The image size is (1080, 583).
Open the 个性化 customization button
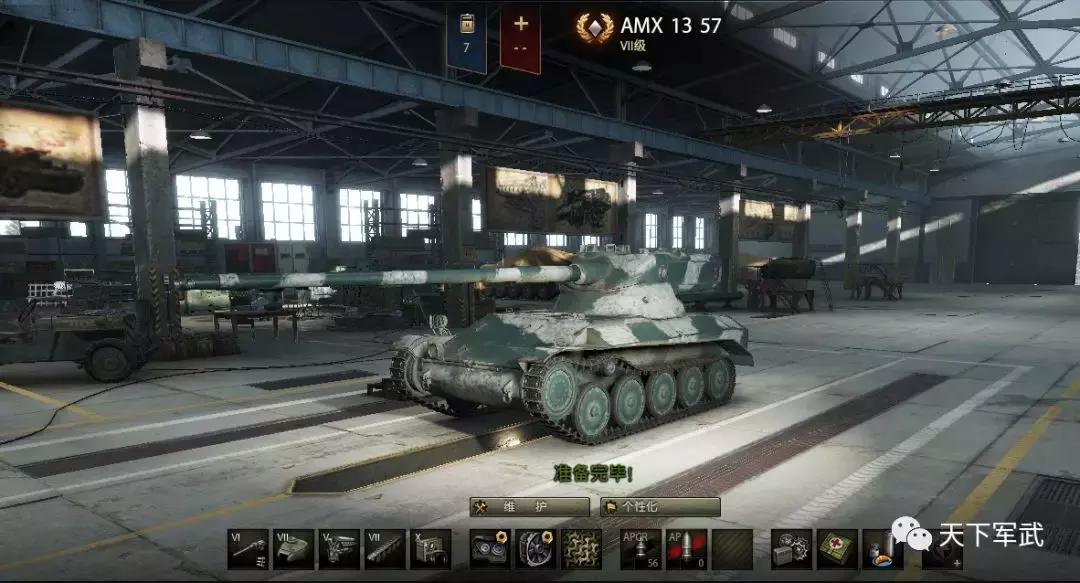[660, 507]
